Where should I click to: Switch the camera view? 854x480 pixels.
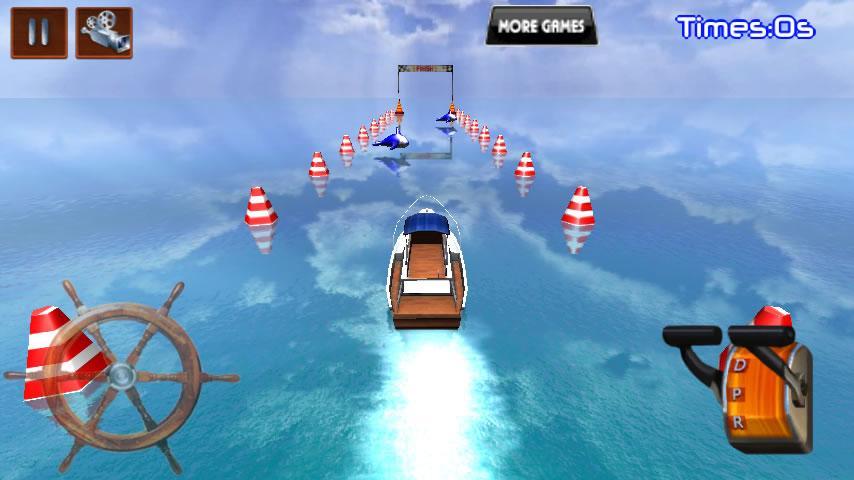pos(103,33)
